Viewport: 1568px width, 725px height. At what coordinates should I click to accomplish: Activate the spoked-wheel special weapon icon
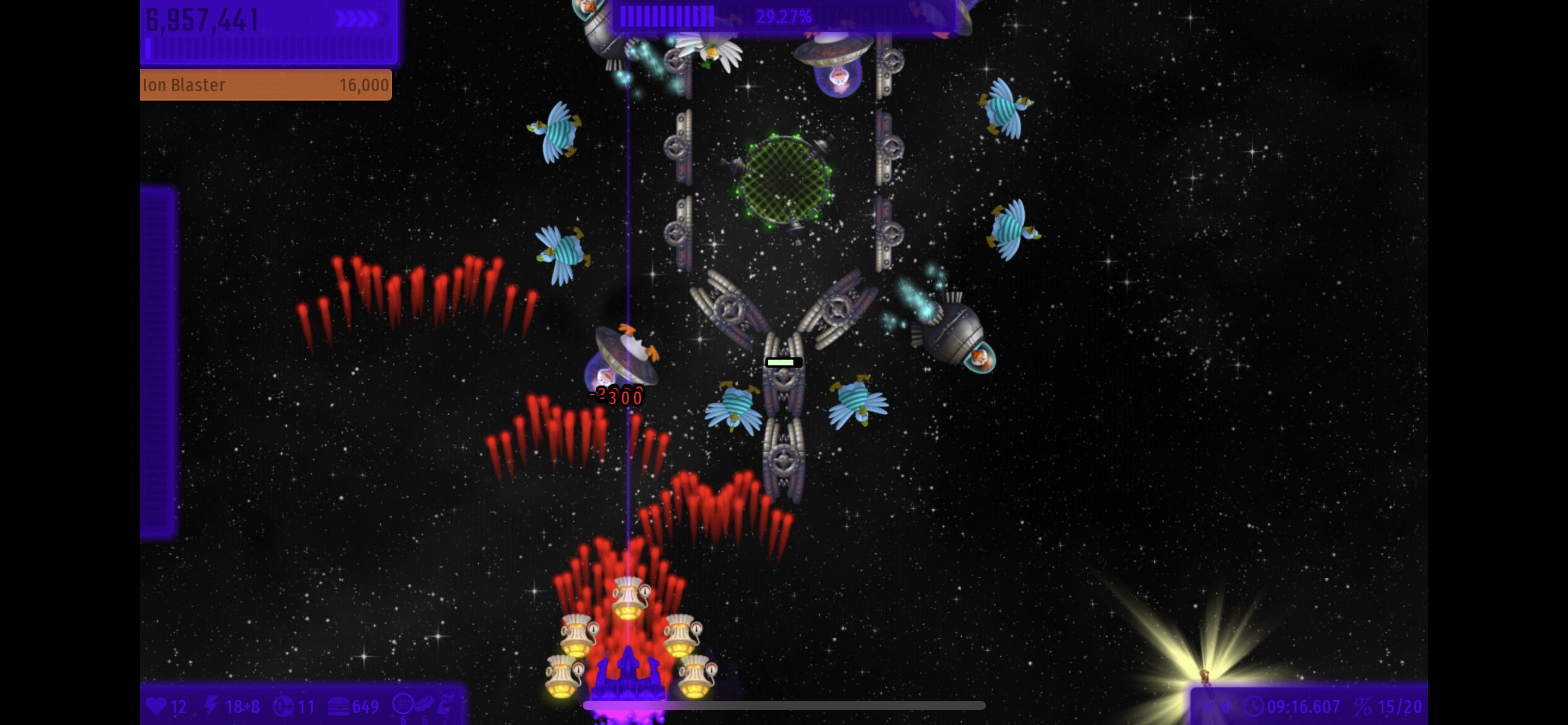(x=403, y=705)
